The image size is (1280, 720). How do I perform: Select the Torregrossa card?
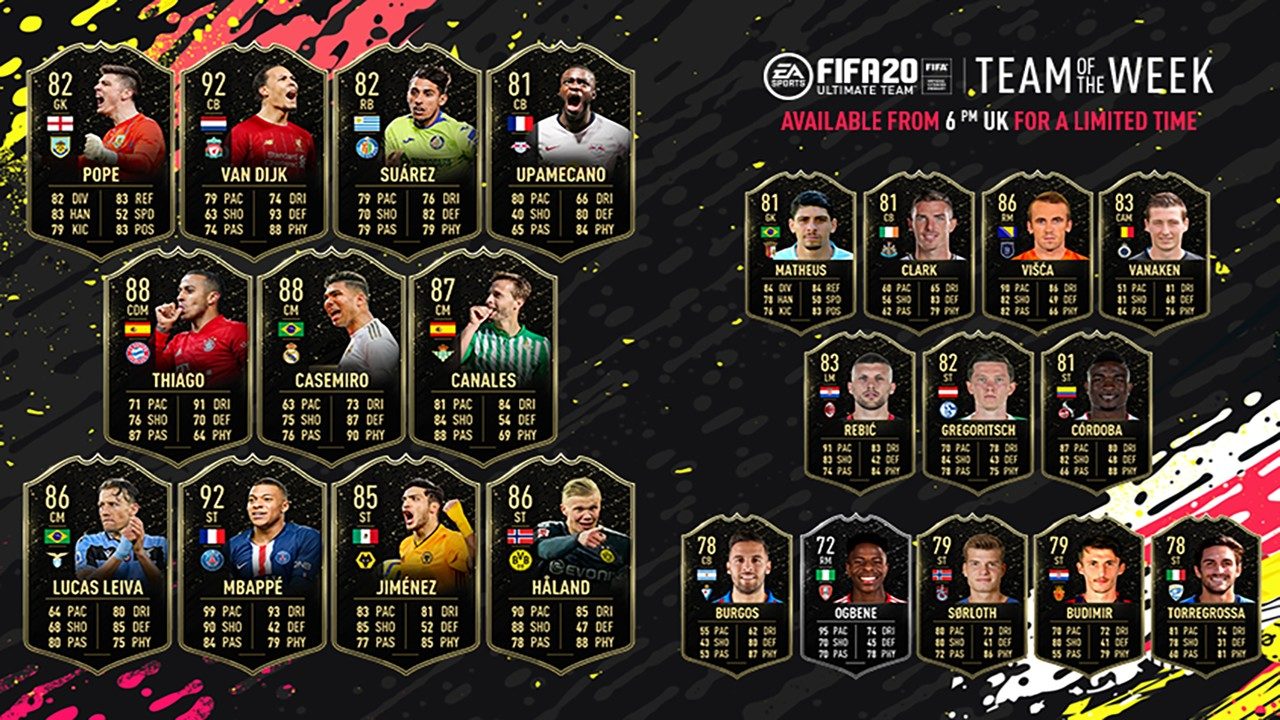1206,594
